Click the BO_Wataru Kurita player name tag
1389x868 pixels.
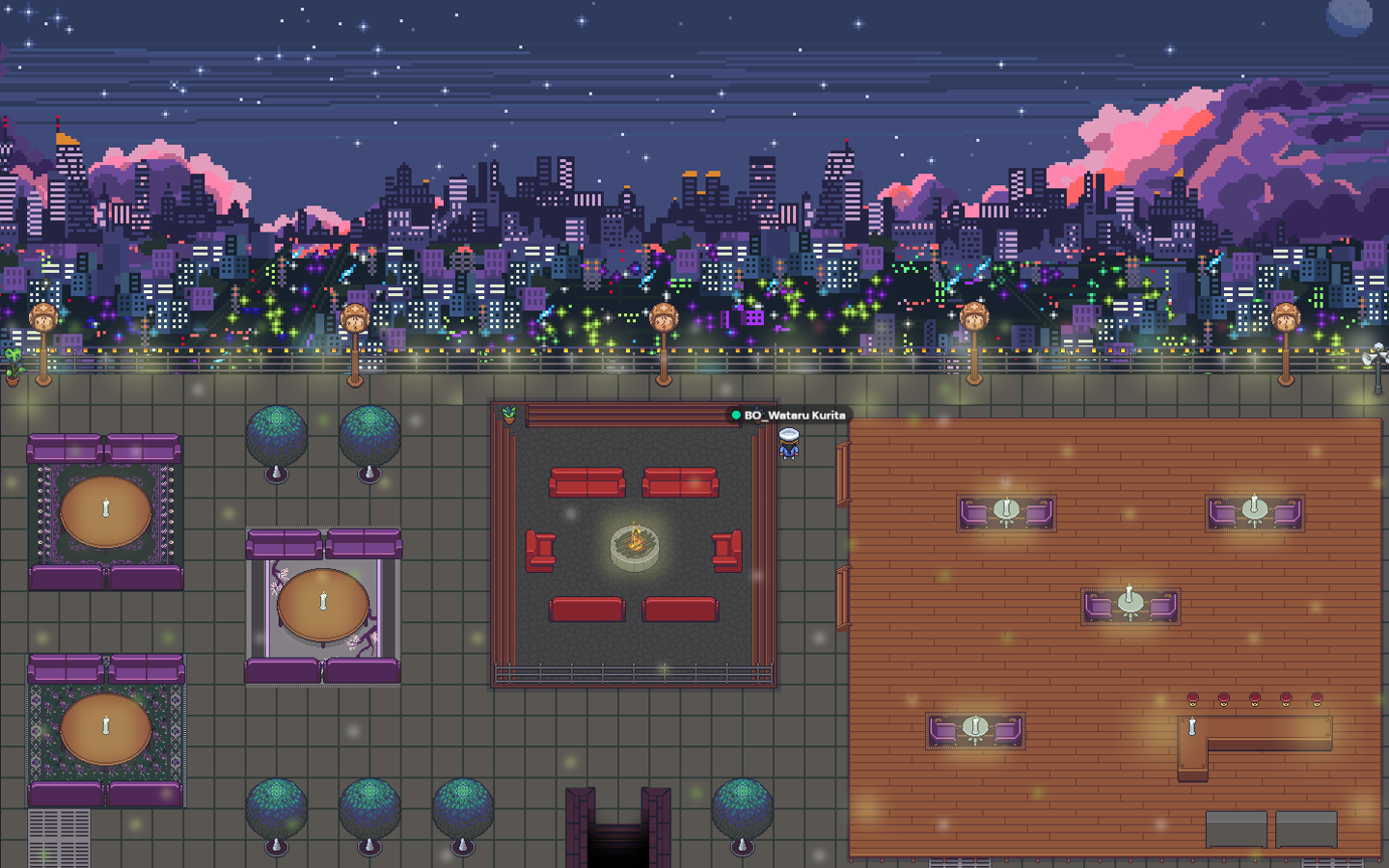[x=790, y=416]
